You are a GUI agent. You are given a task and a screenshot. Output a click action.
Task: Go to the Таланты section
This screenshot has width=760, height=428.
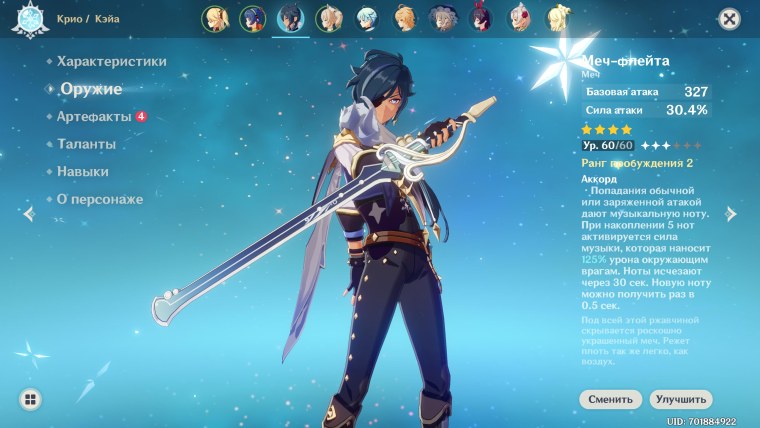click(86, 144)
